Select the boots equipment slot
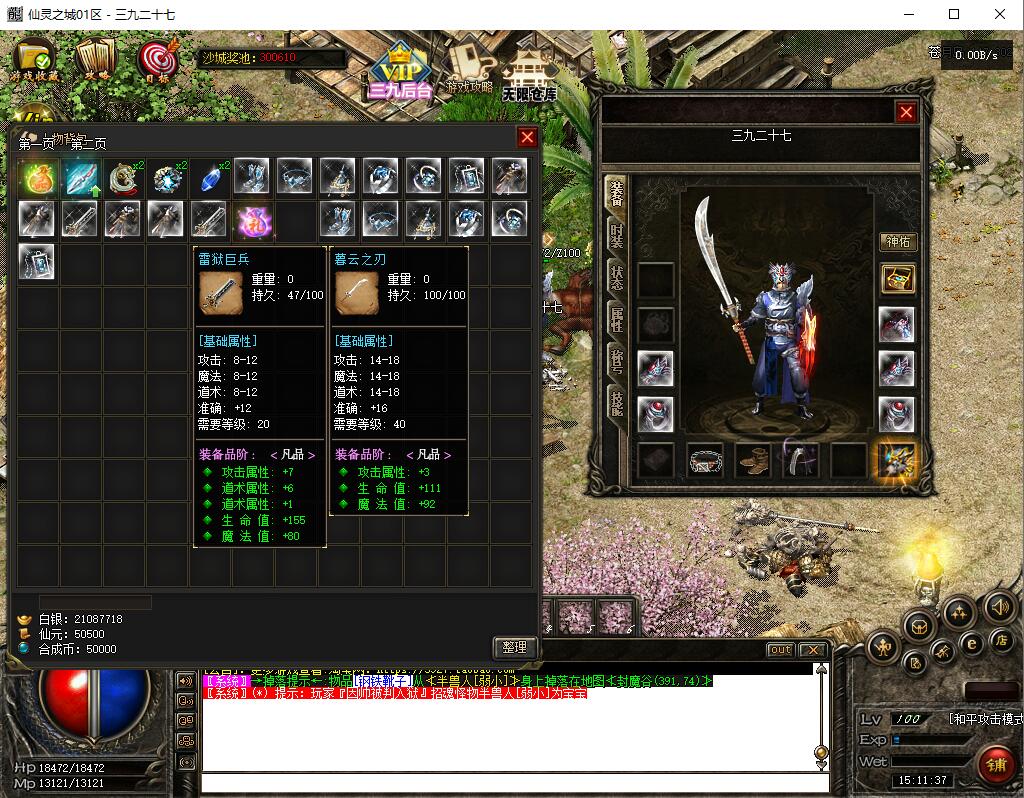1024x798 pixels. tap(752, 460)
